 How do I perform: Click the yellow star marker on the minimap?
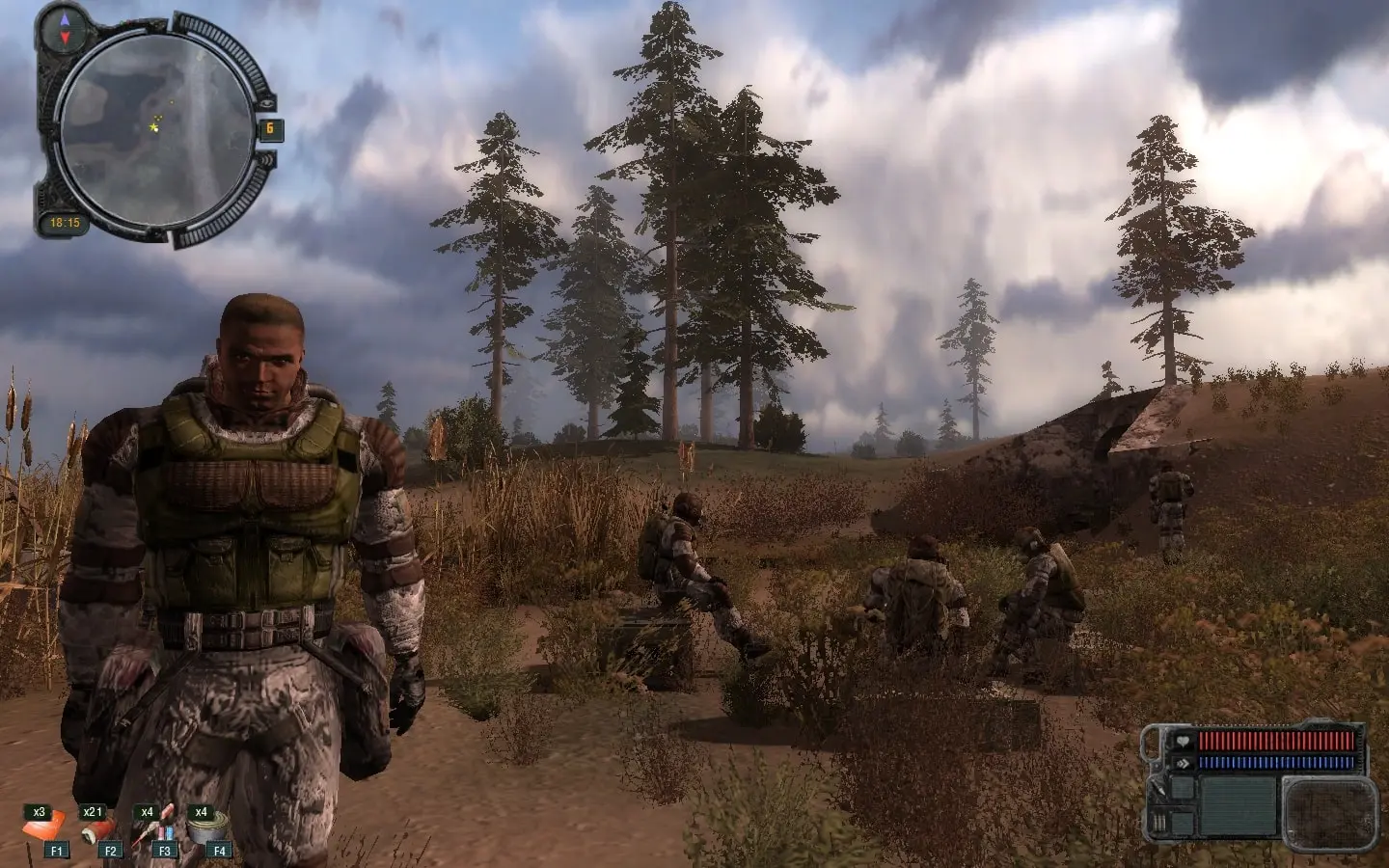click(x=154, y=125)
